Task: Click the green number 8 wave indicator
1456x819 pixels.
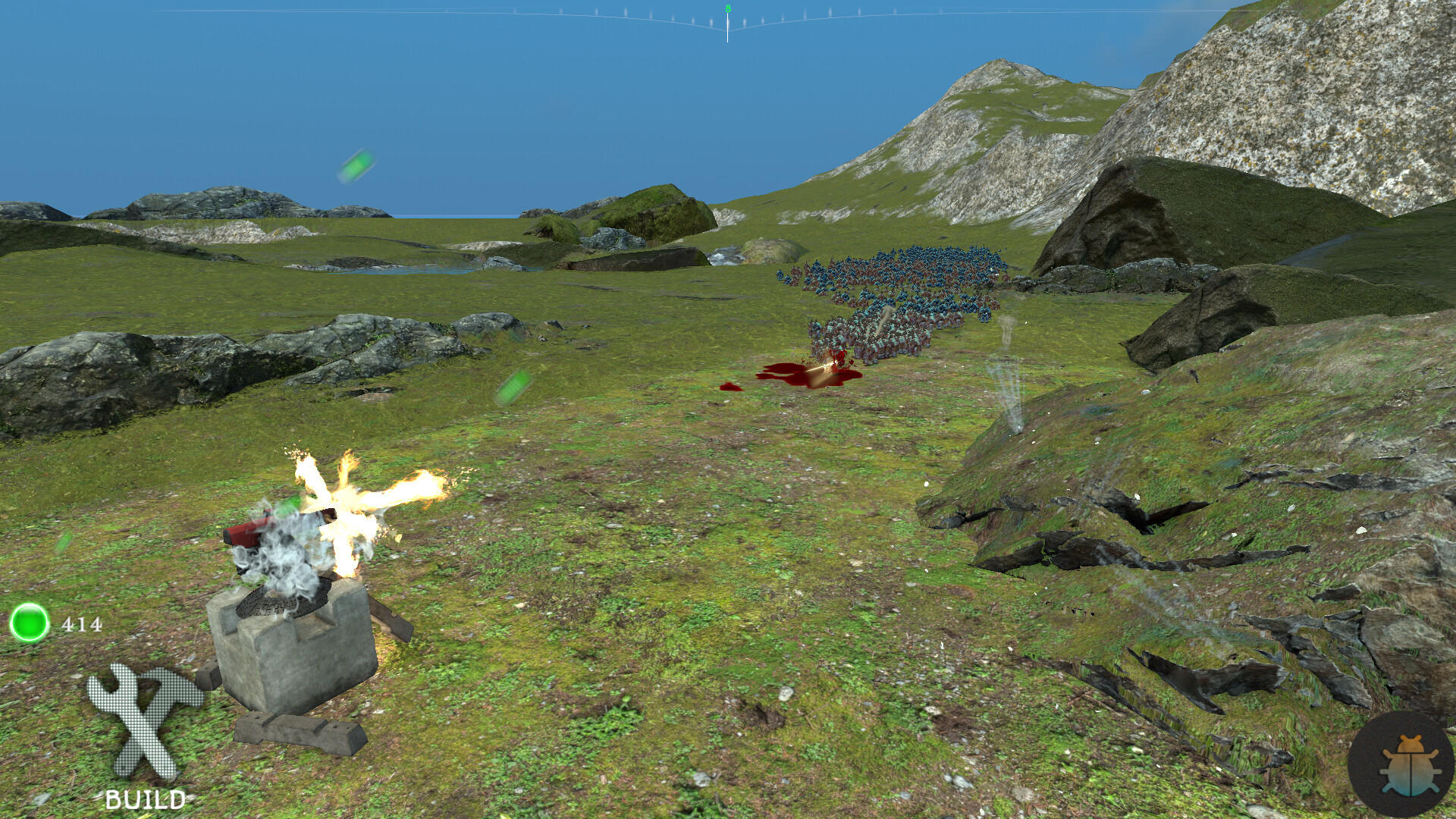Action: 727,8
